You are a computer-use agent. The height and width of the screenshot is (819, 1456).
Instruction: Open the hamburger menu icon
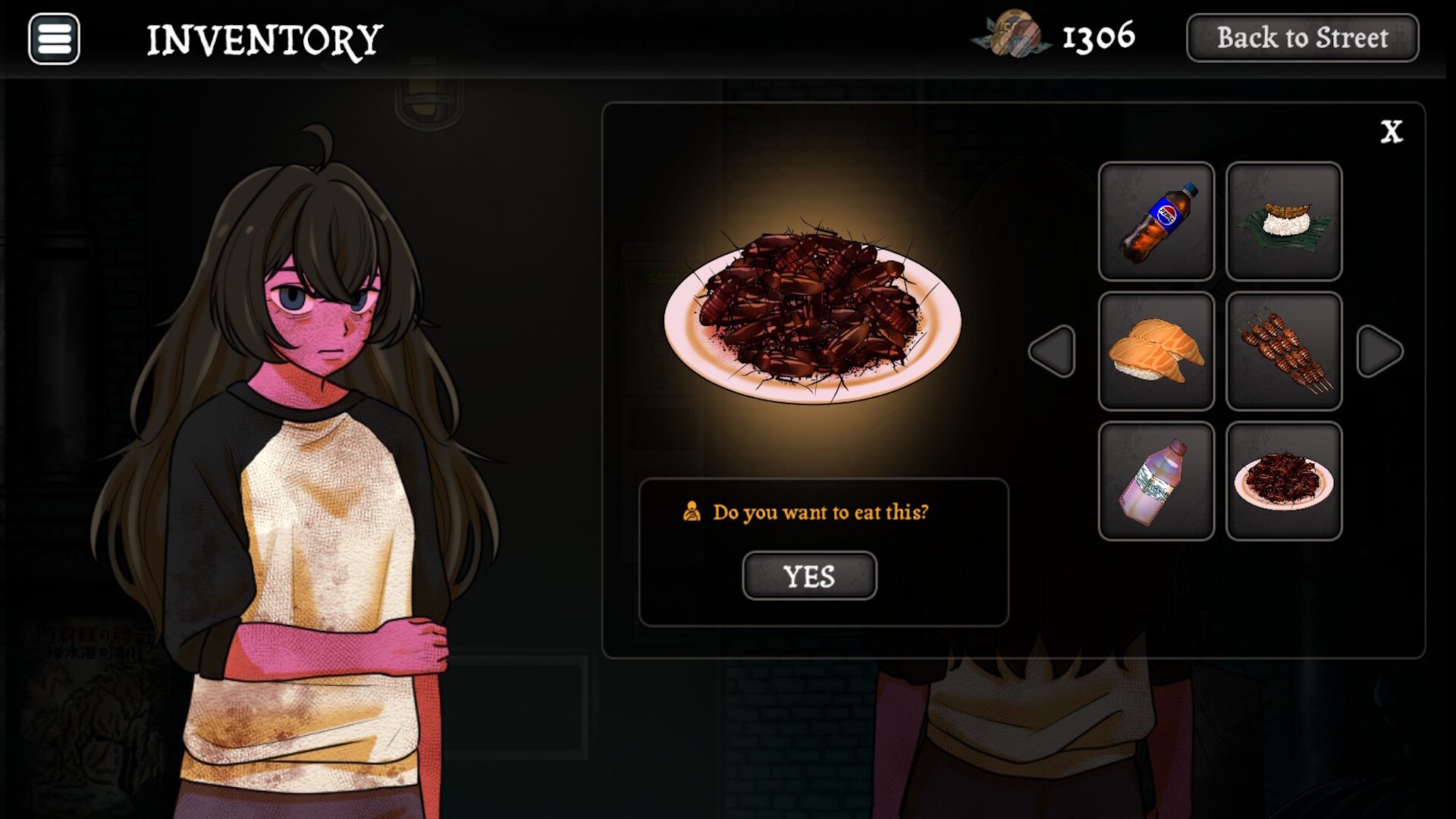click(53, 39)
